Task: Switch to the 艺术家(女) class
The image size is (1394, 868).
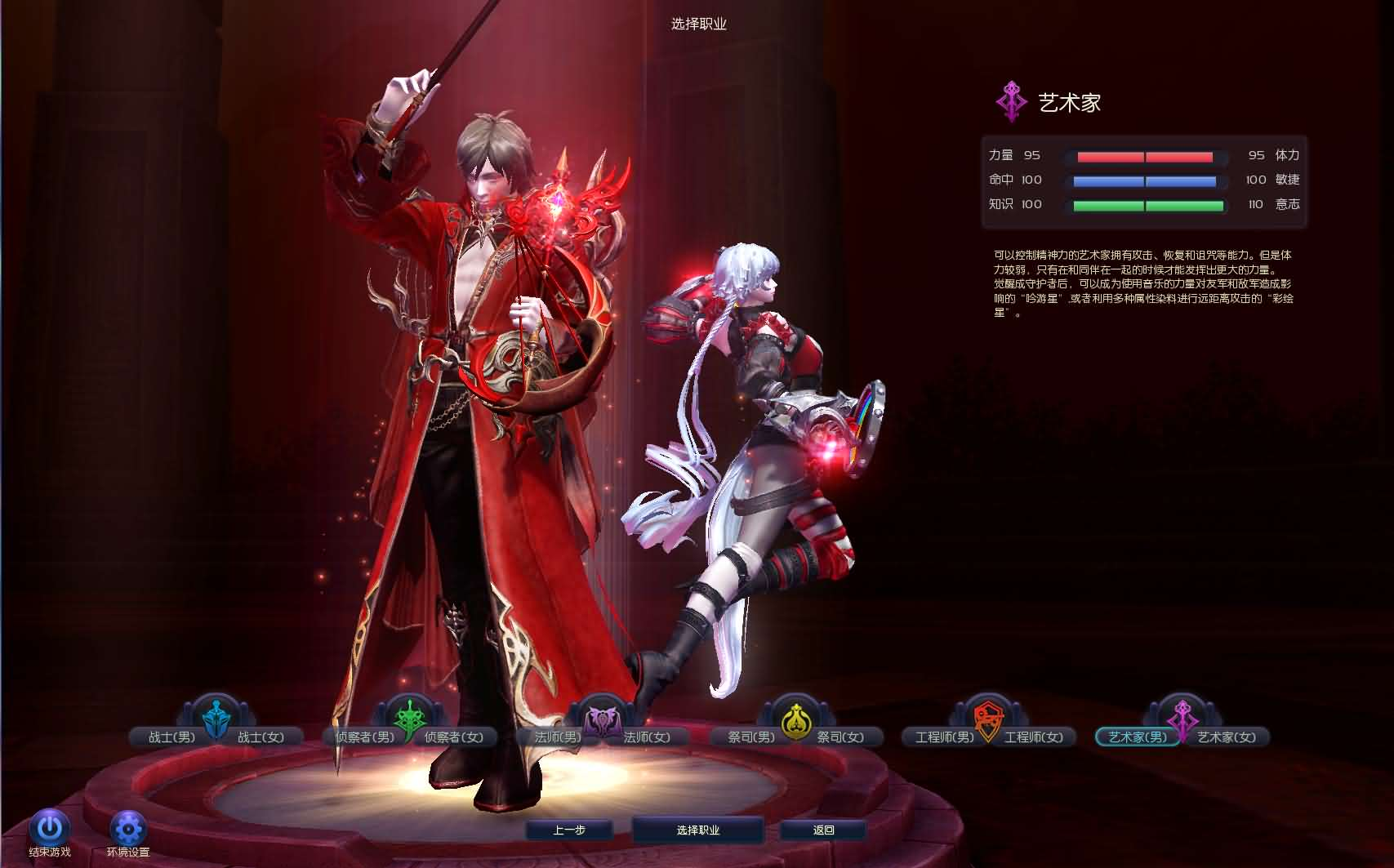Action: (1227, 737)
